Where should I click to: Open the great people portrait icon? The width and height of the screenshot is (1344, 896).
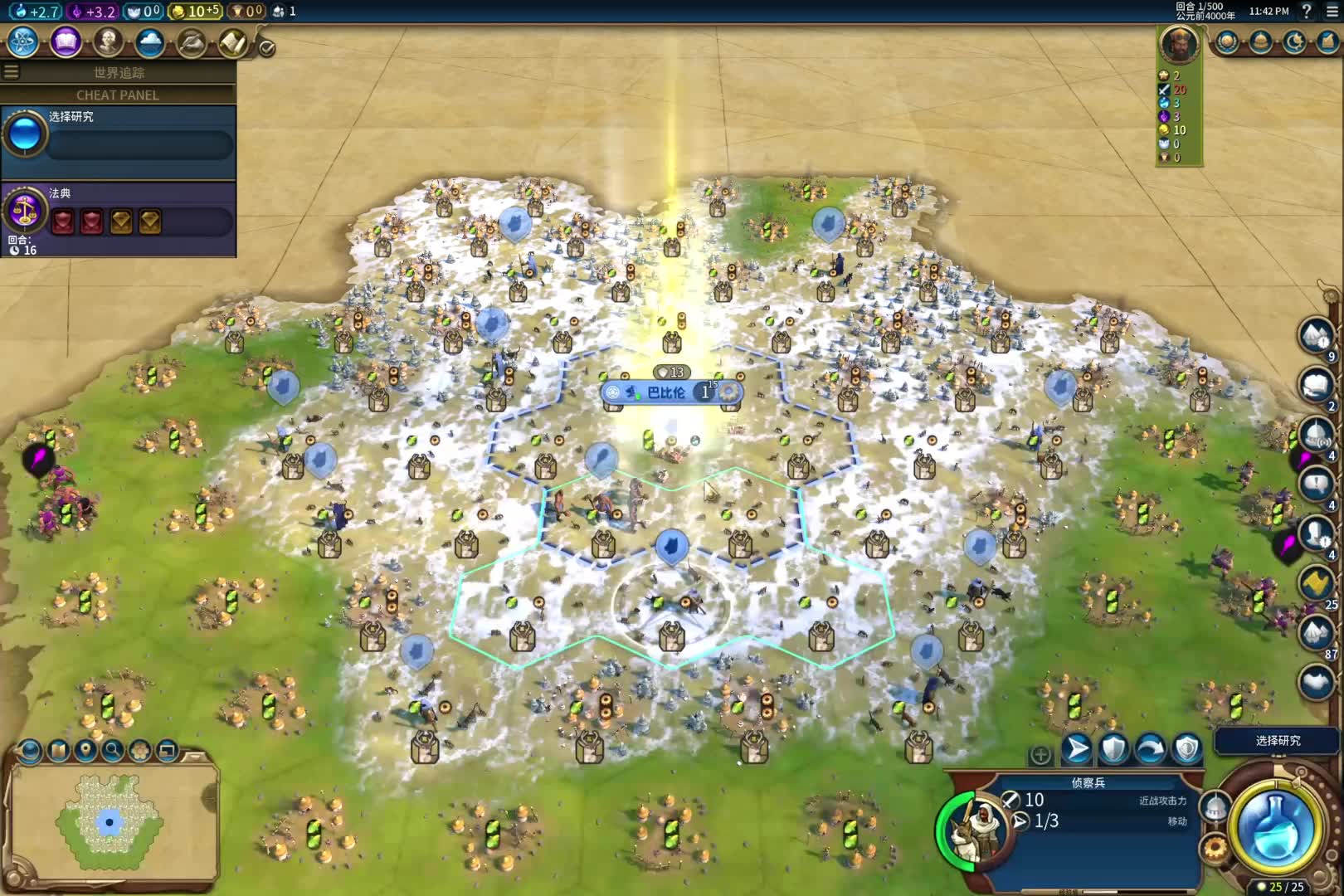coord(108,41)
